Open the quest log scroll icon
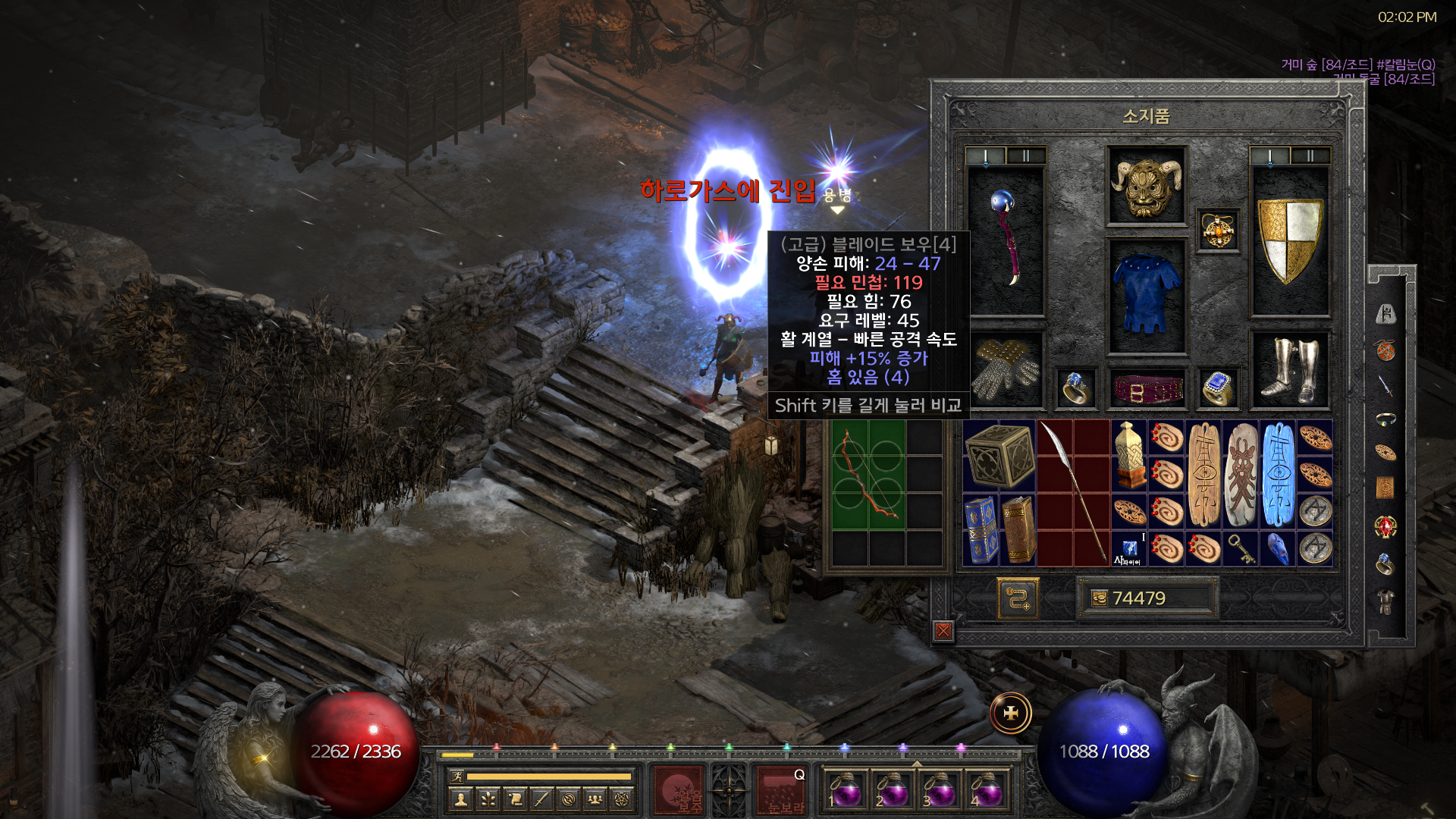Screen dimensions: 1456x819 tap(515, 799)
